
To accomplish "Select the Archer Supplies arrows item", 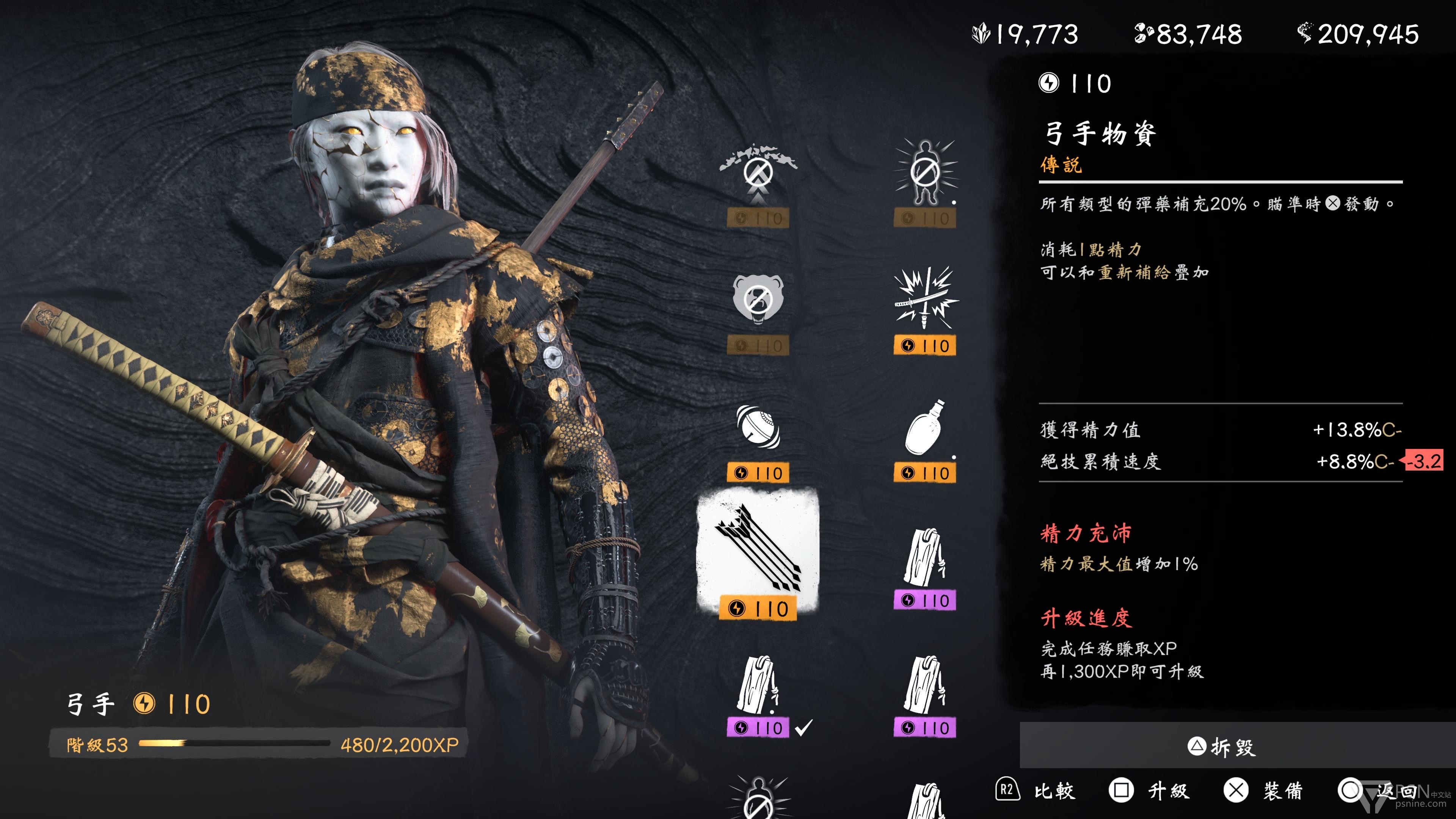I will 758,551.
